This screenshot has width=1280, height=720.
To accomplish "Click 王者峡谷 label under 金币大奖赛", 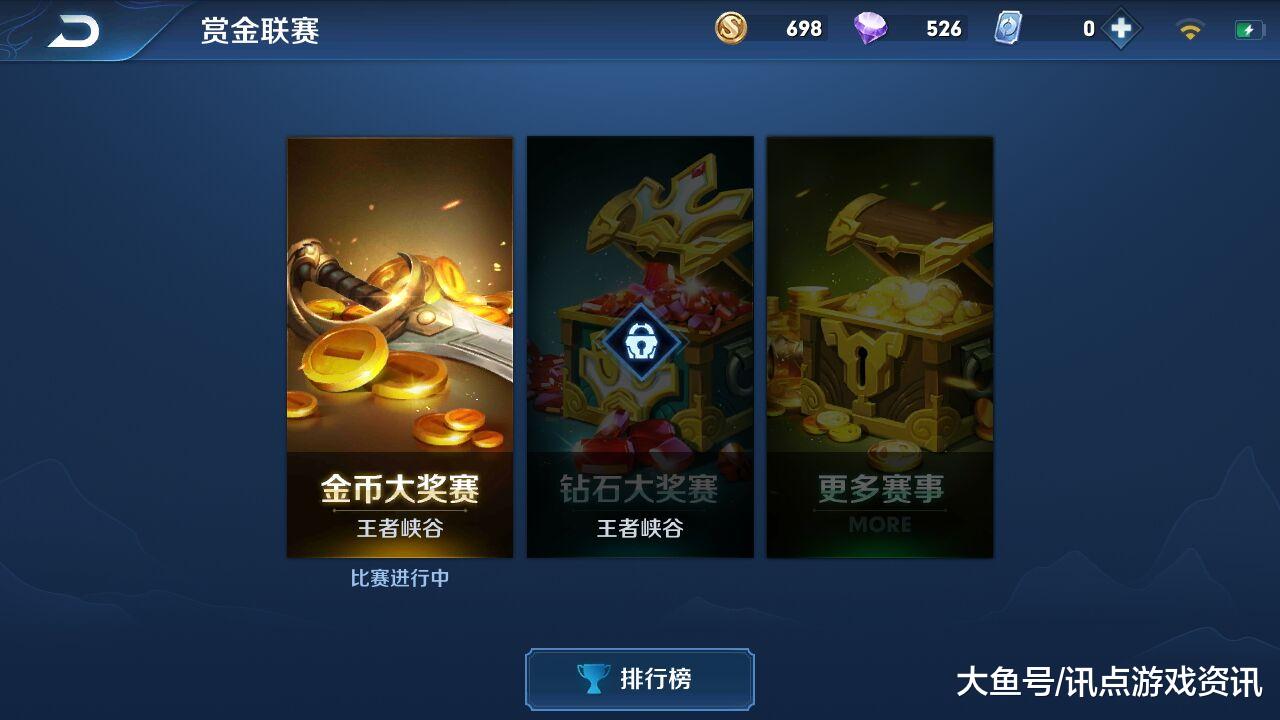I will 399,525.
